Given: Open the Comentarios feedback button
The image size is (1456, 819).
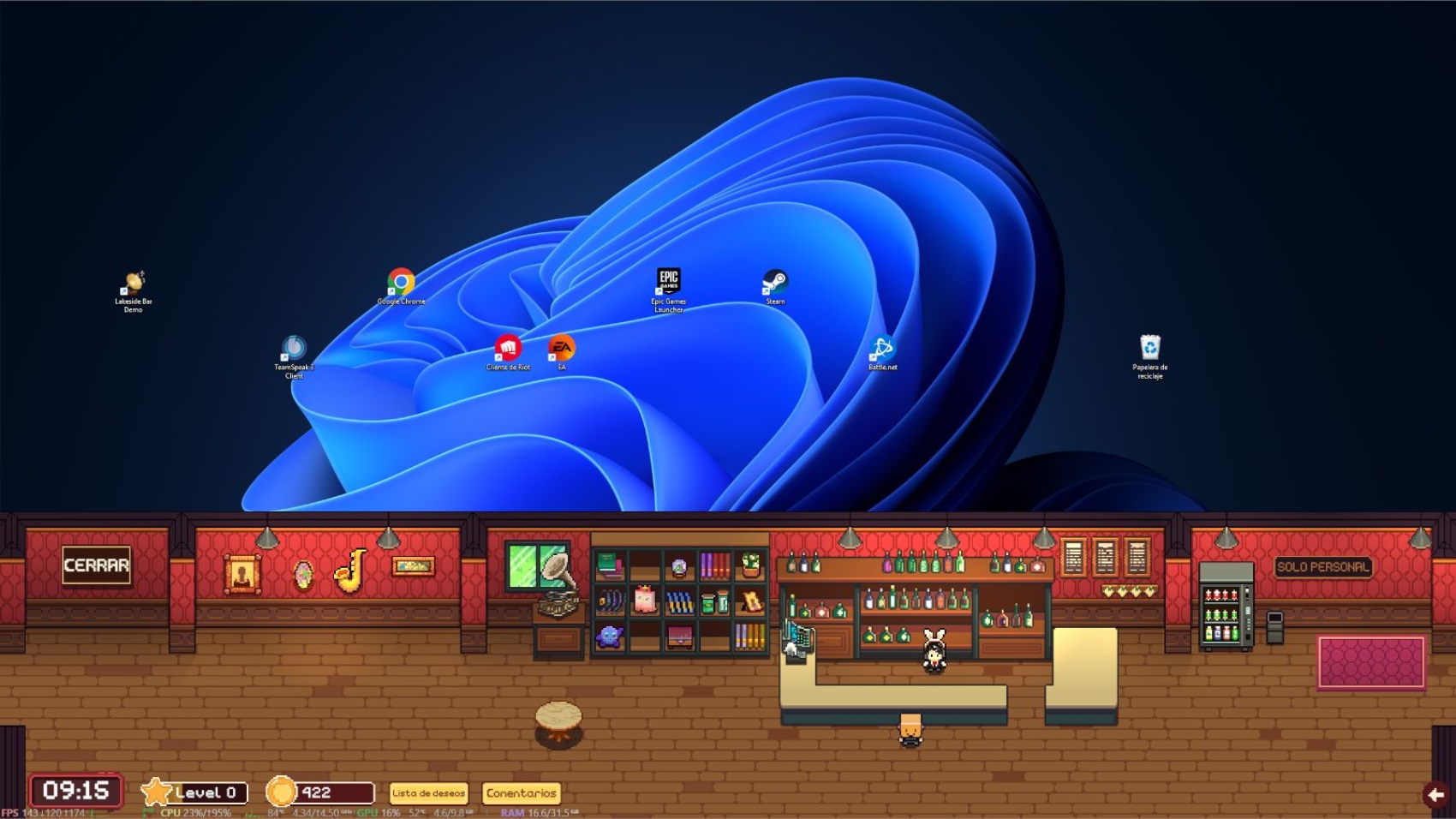Looking at the screenshot, I should tap(521, 793).
